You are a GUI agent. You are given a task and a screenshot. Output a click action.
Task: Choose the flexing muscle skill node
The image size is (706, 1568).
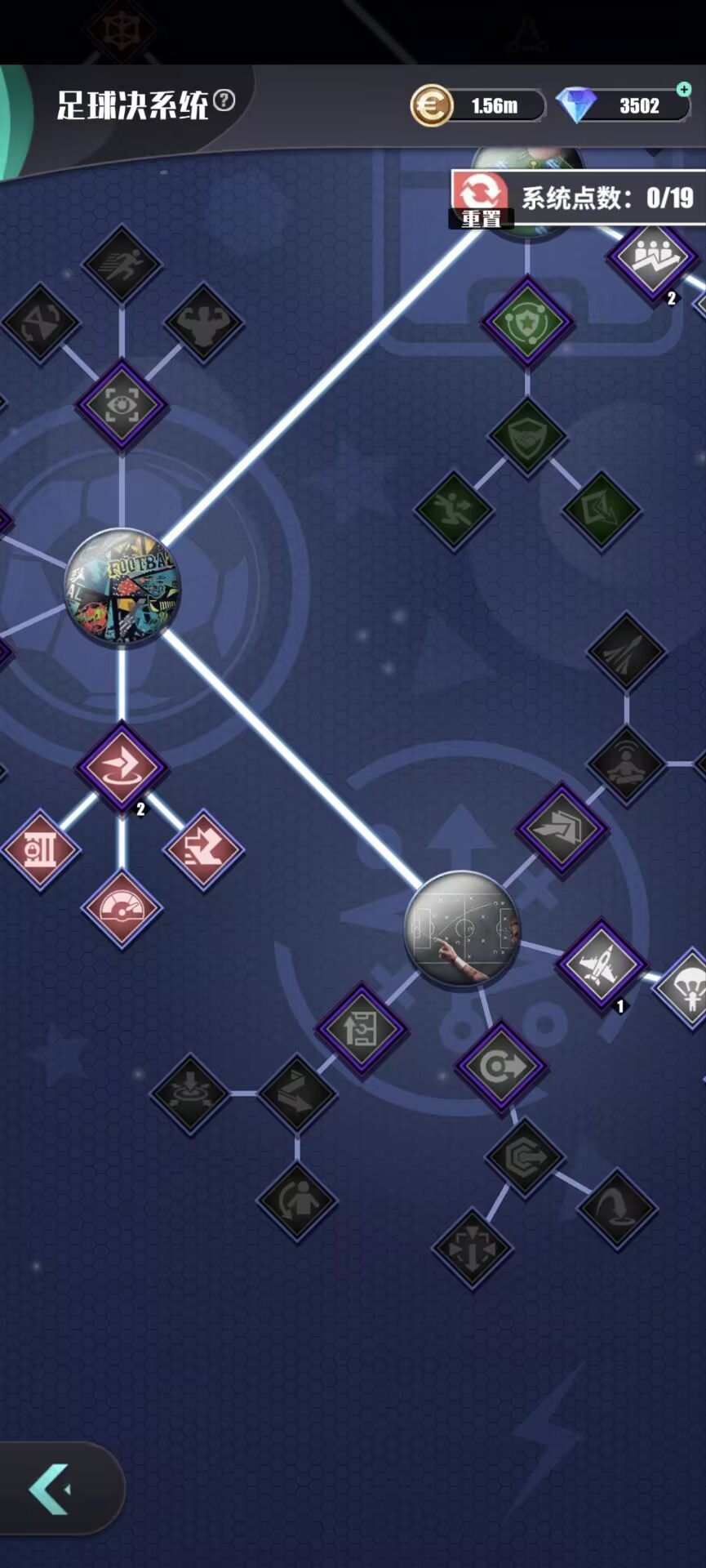203,323
